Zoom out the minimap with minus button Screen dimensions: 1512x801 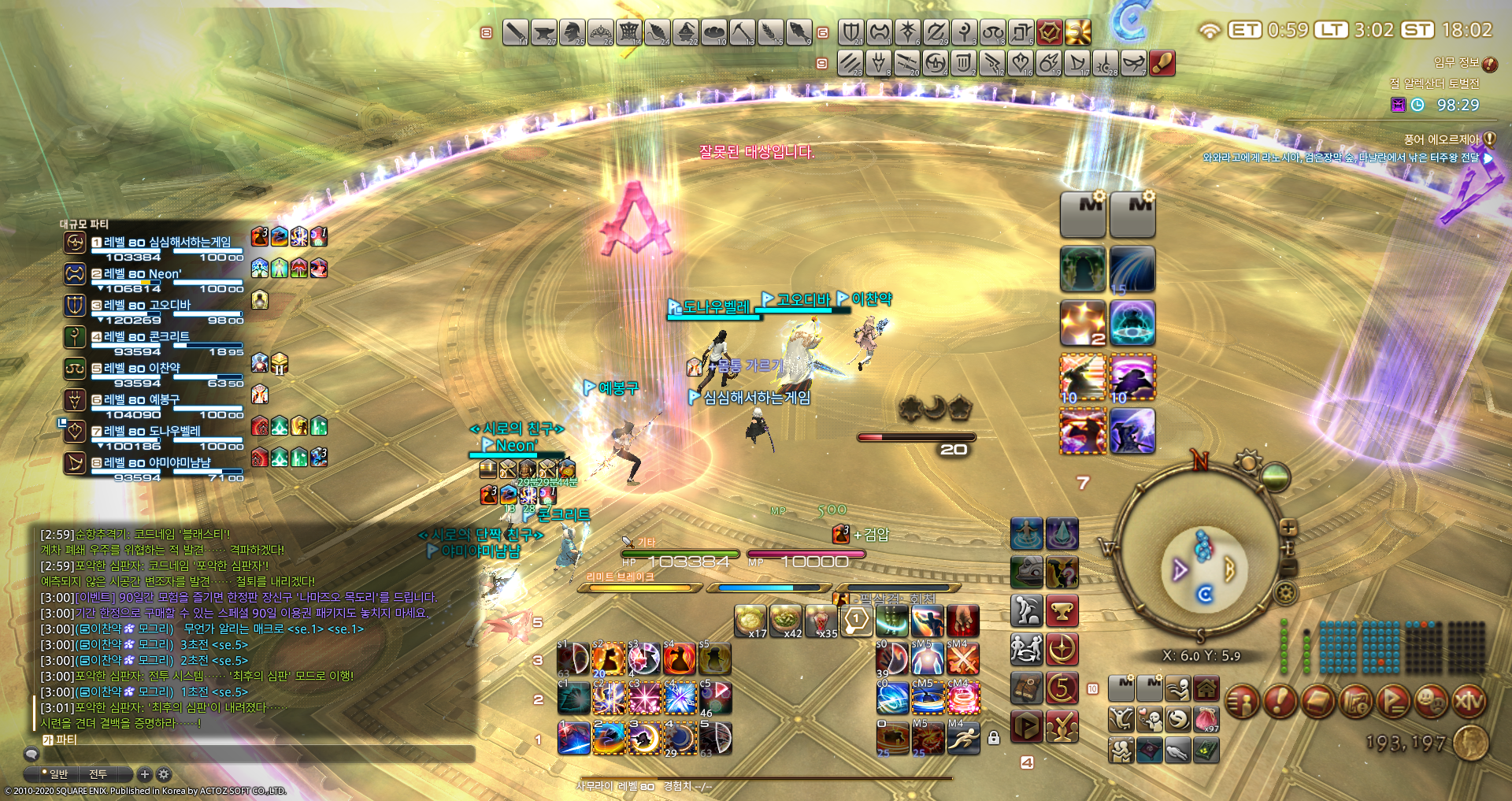pyautogui.click(x=1289, y=566)
